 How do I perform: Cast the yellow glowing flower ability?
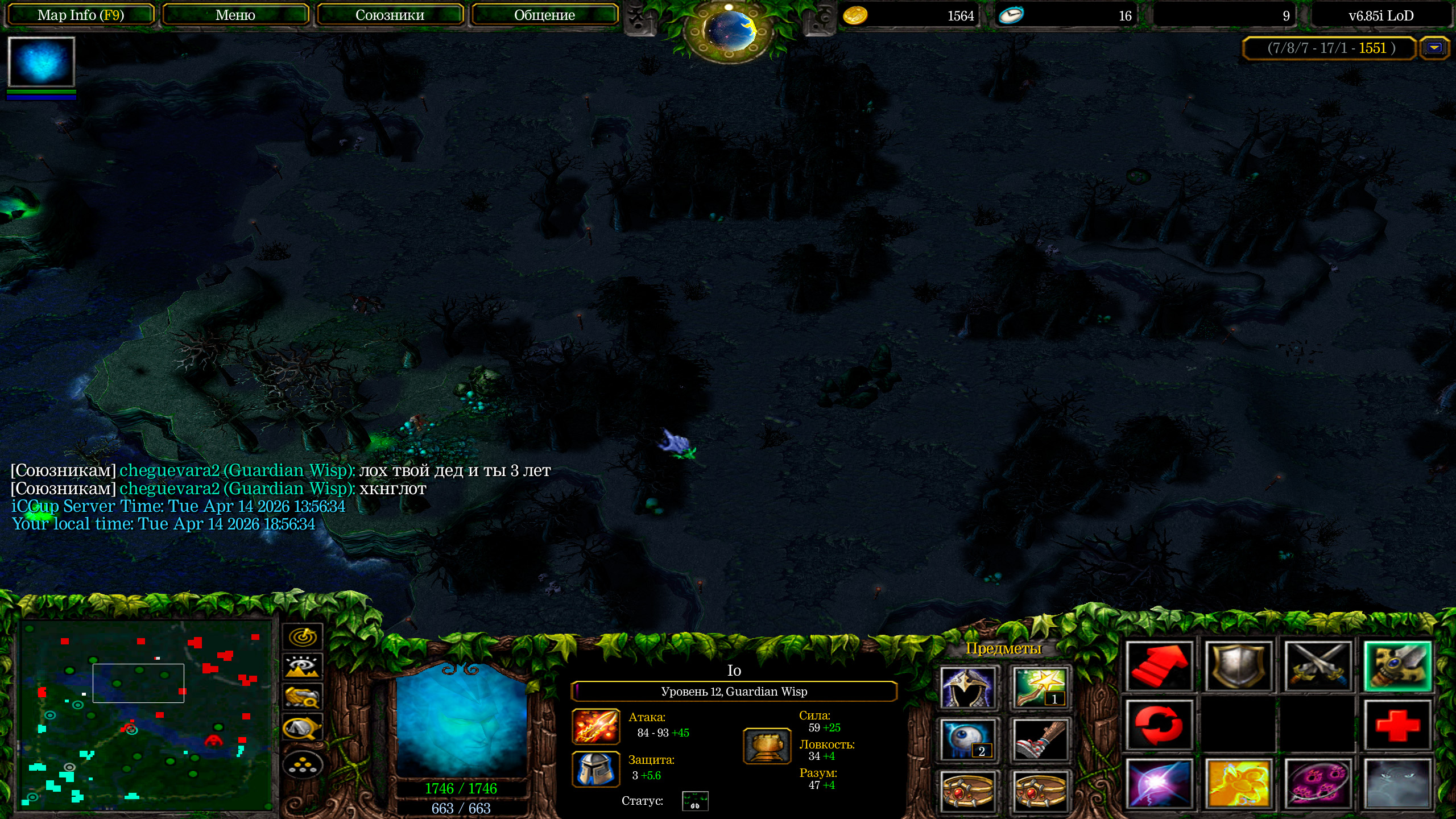pyautogui.click(x=1238, y=784)
